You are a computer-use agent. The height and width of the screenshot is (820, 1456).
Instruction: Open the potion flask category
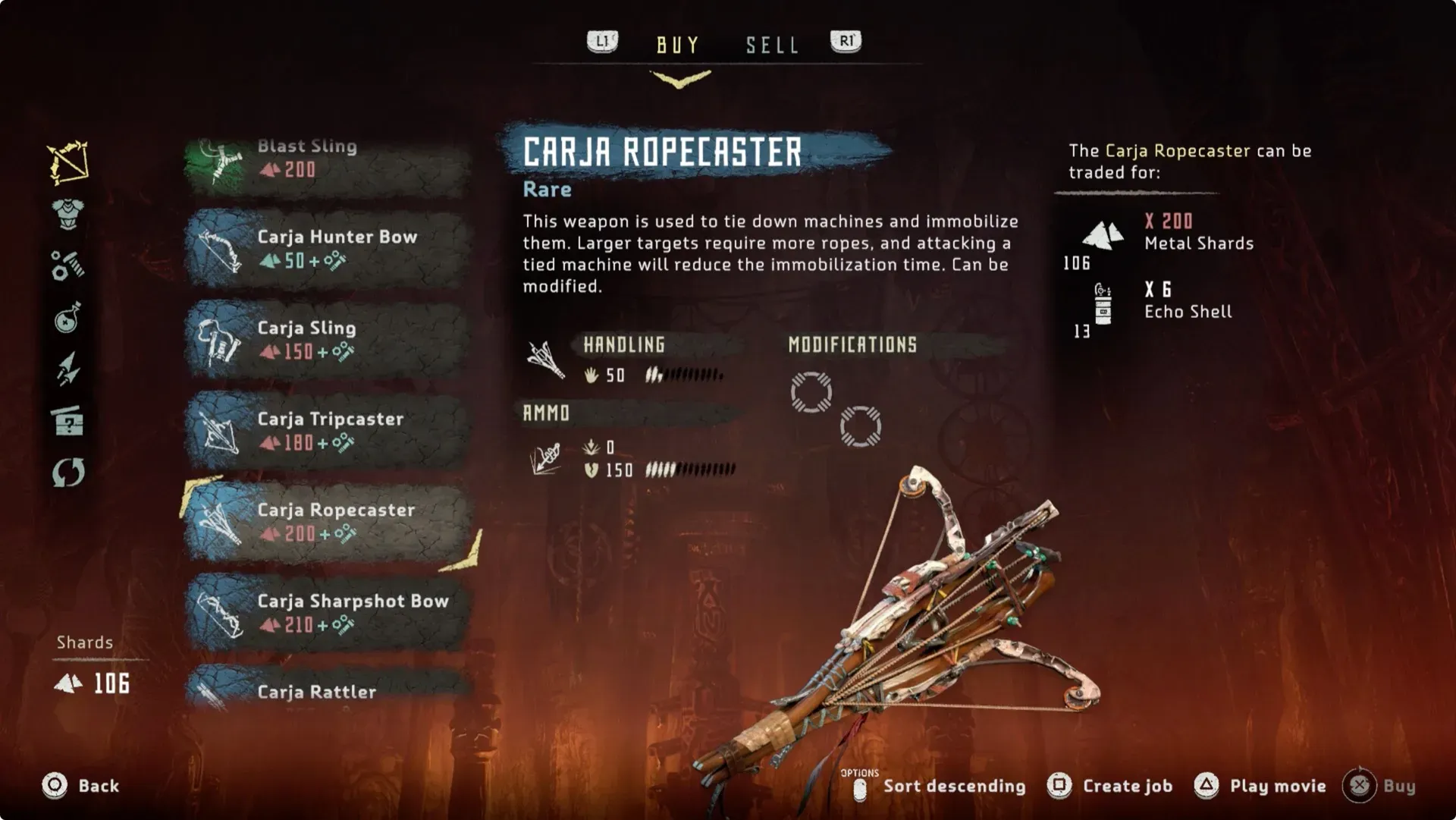tap(68, 319)
